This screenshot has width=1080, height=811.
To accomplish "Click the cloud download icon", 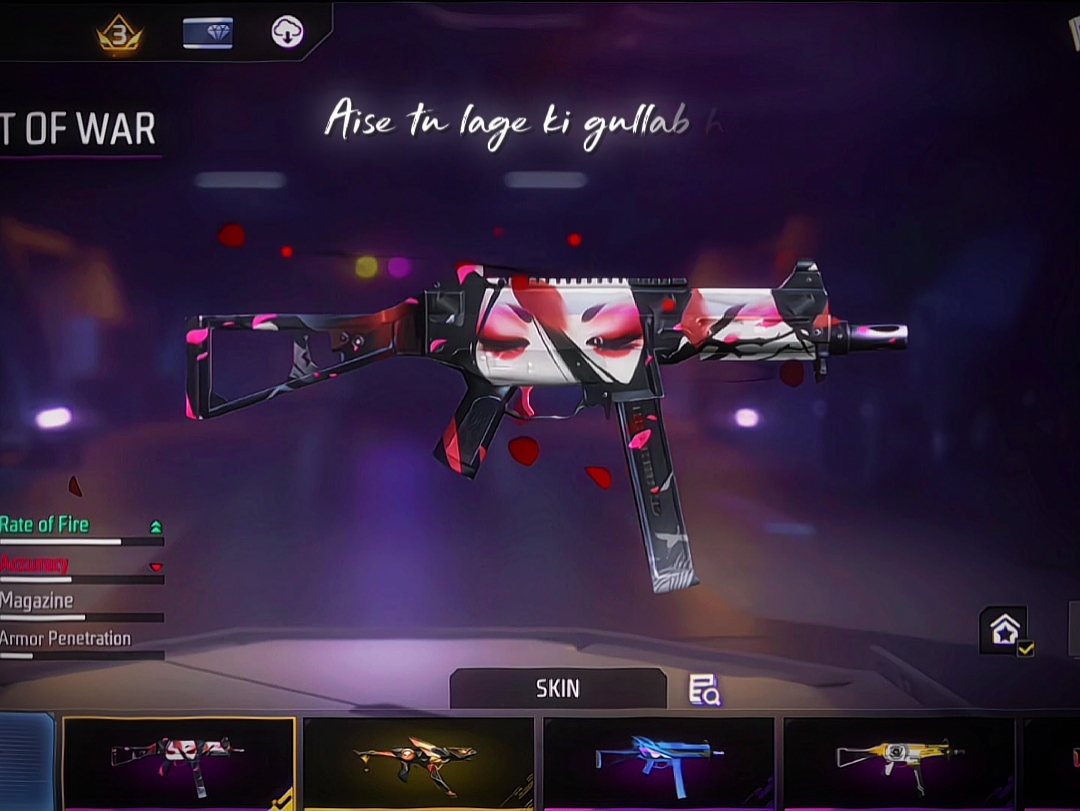I will click(288, 33).
